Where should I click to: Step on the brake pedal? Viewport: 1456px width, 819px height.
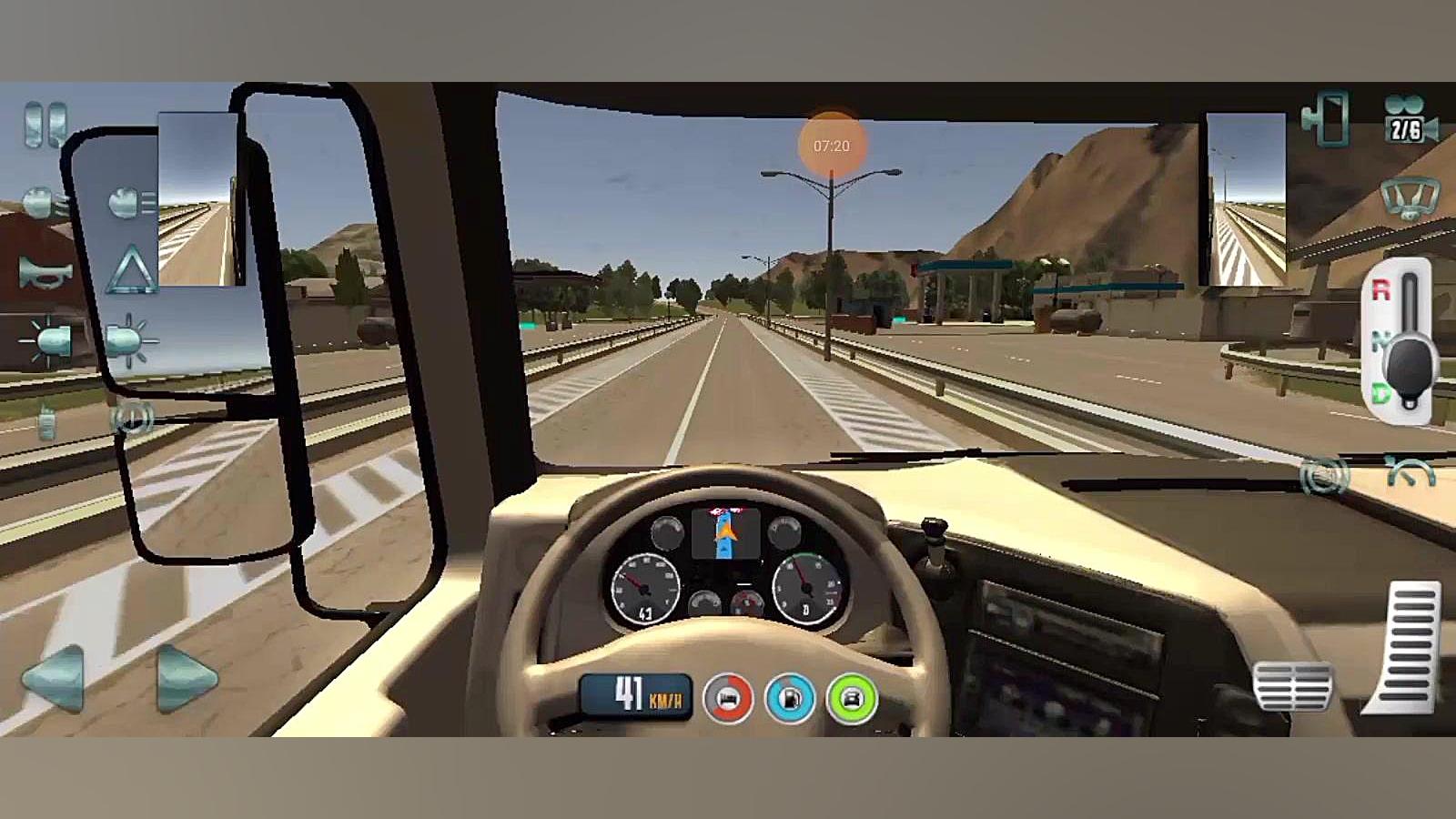coord(1292,687)
